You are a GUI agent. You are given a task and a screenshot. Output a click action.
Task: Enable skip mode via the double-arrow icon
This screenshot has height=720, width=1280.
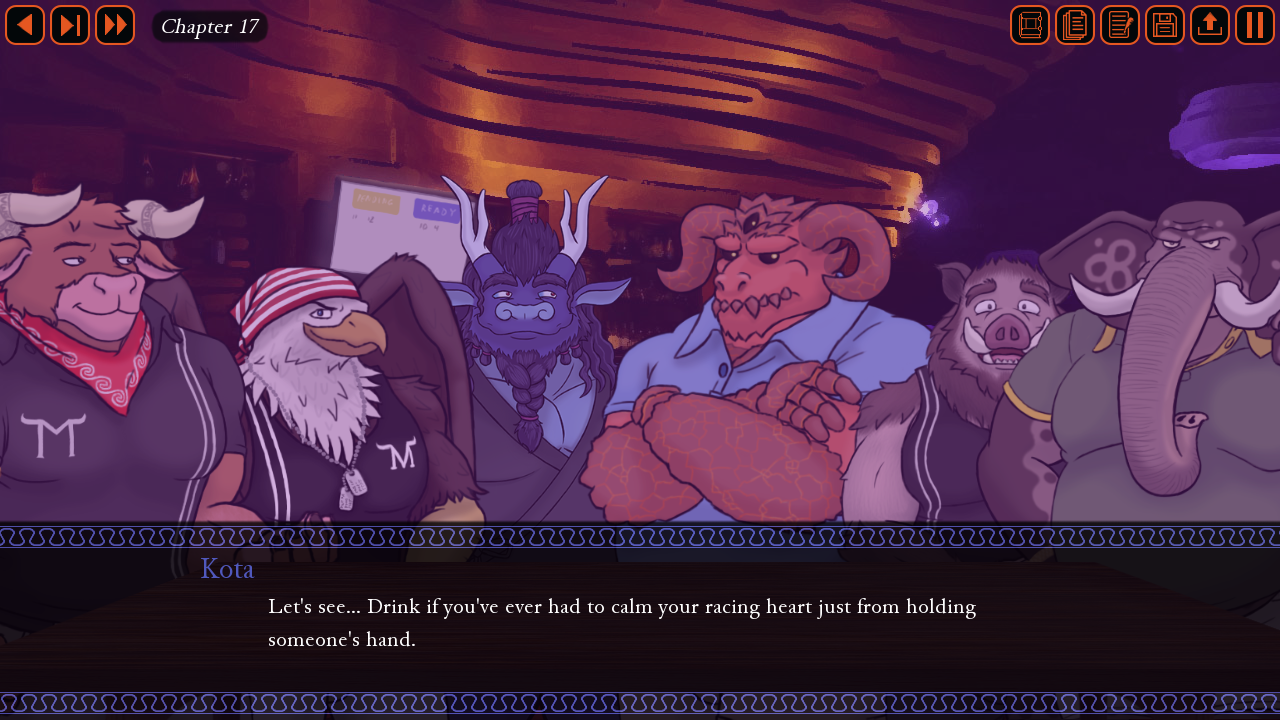115,25
